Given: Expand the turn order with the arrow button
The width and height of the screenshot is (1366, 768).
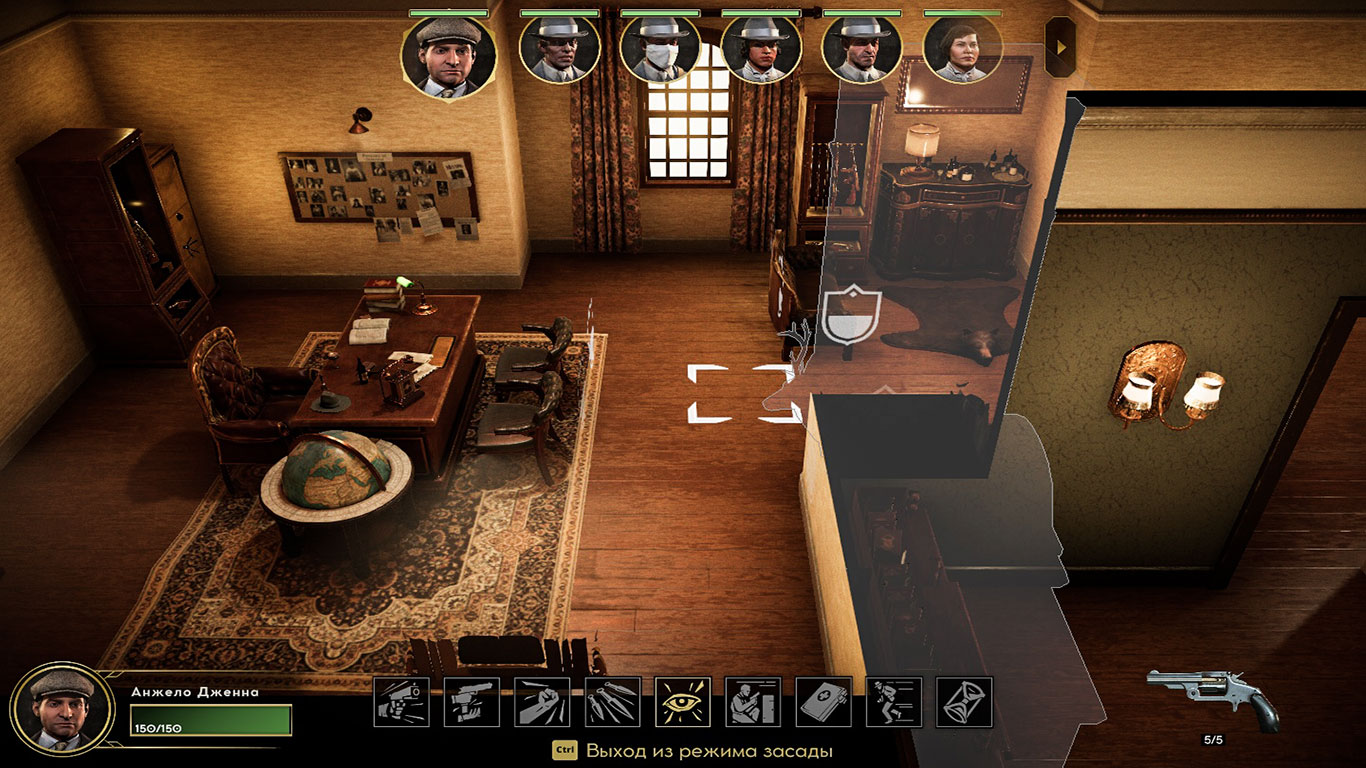Looking at the screenshot, I should tap(1060, 46).
